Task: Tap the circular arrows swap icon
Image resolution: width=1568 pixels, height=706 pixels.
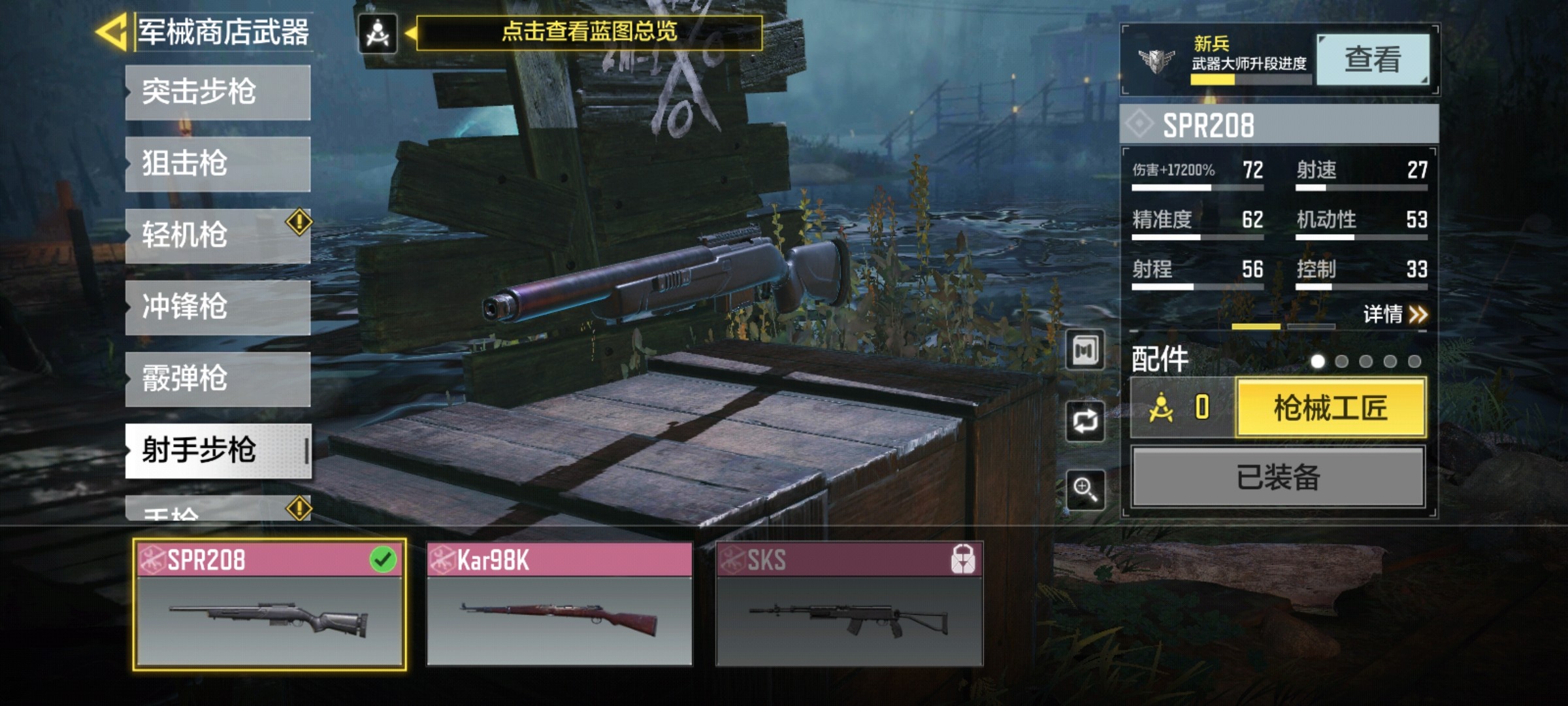Action: coord(1085,420)
